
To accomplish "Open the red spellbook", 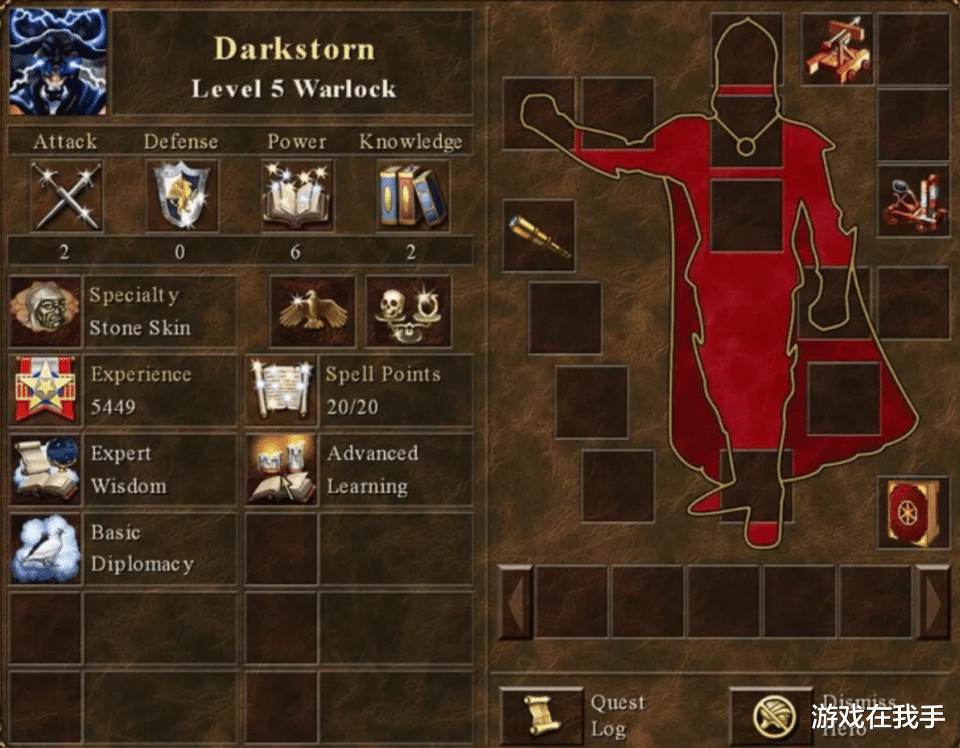I will [x=912, y=513].
